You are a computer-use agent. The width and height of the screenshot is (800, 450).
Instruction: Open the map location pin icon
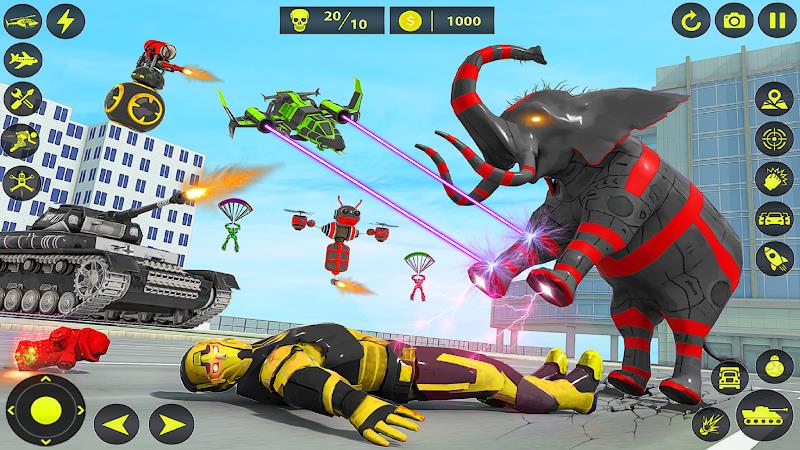pyautogui.click(x=772, y=100)
